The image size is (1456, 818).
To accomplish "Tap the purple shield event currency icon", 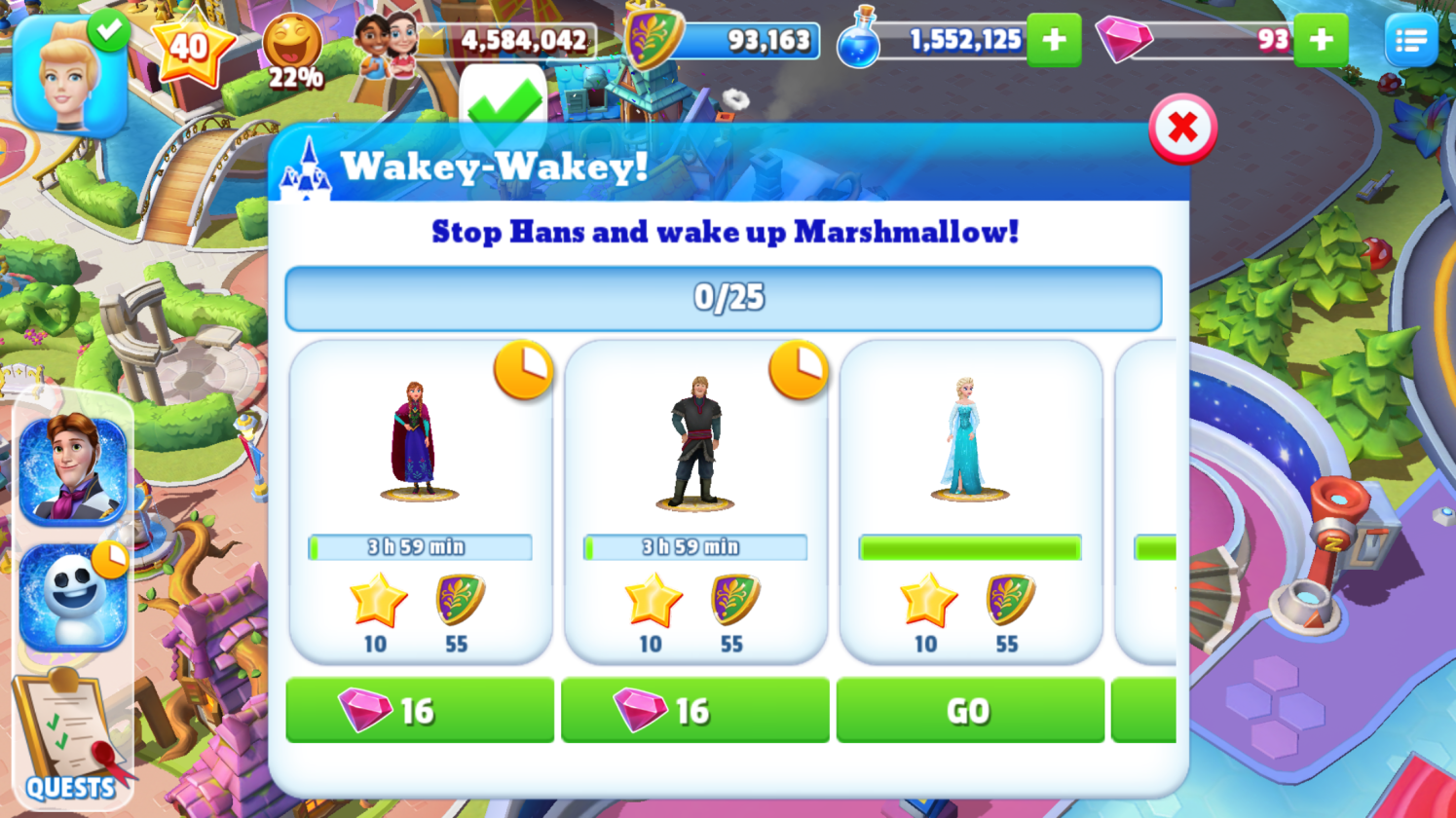I will click(652, 39).
